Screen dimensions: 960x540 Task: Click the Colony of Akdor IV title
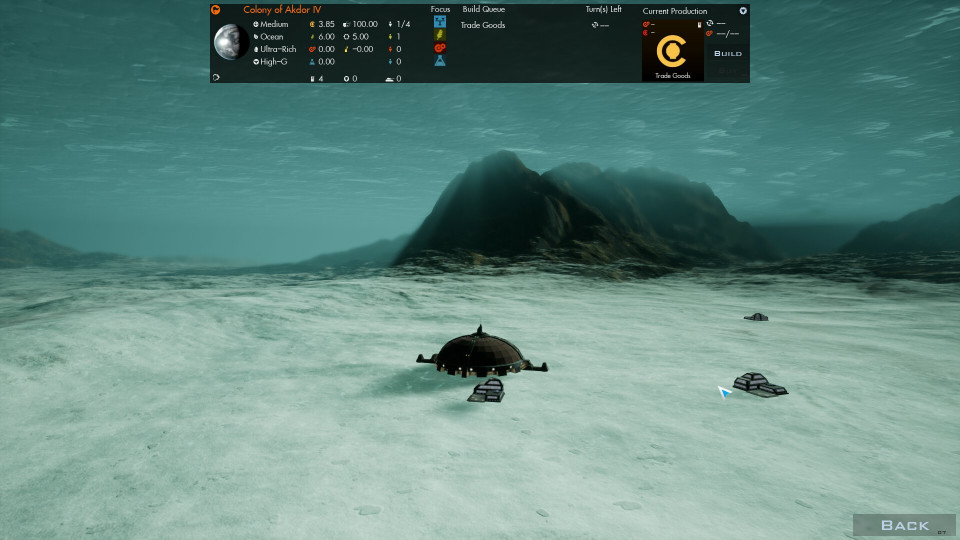(x=282, y=10)
